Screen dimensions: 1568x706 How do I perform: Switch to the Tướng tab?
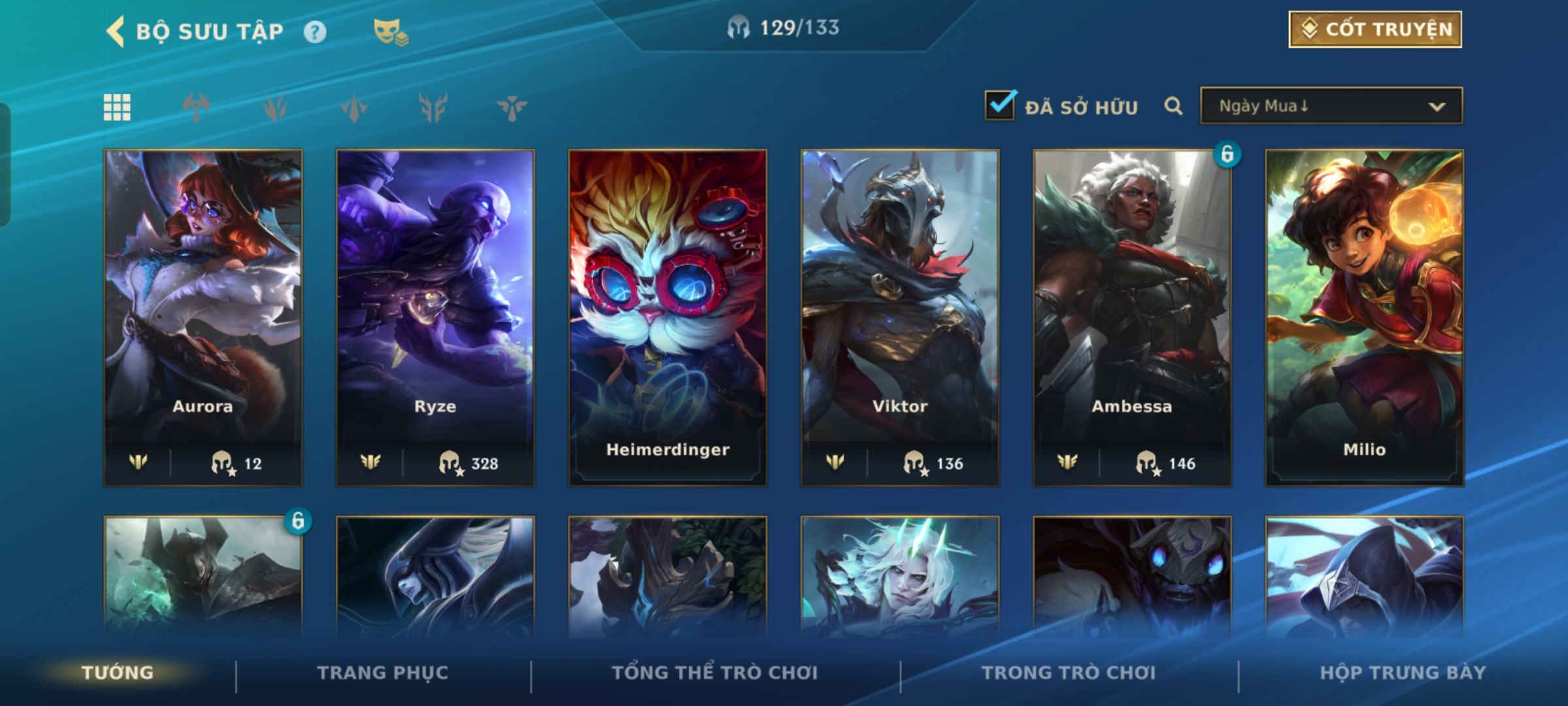118,673
